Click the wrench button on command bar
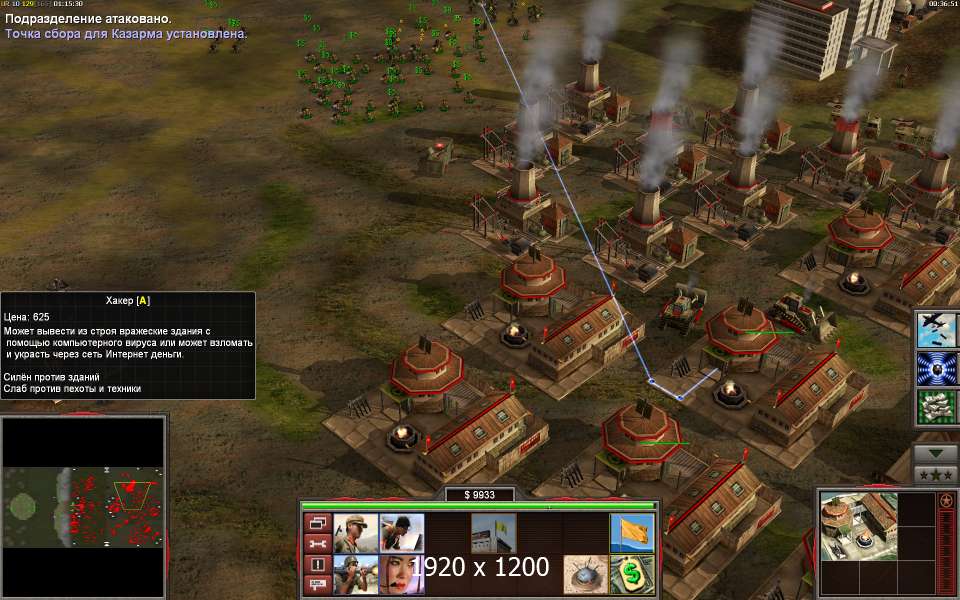 click(317, 544)
